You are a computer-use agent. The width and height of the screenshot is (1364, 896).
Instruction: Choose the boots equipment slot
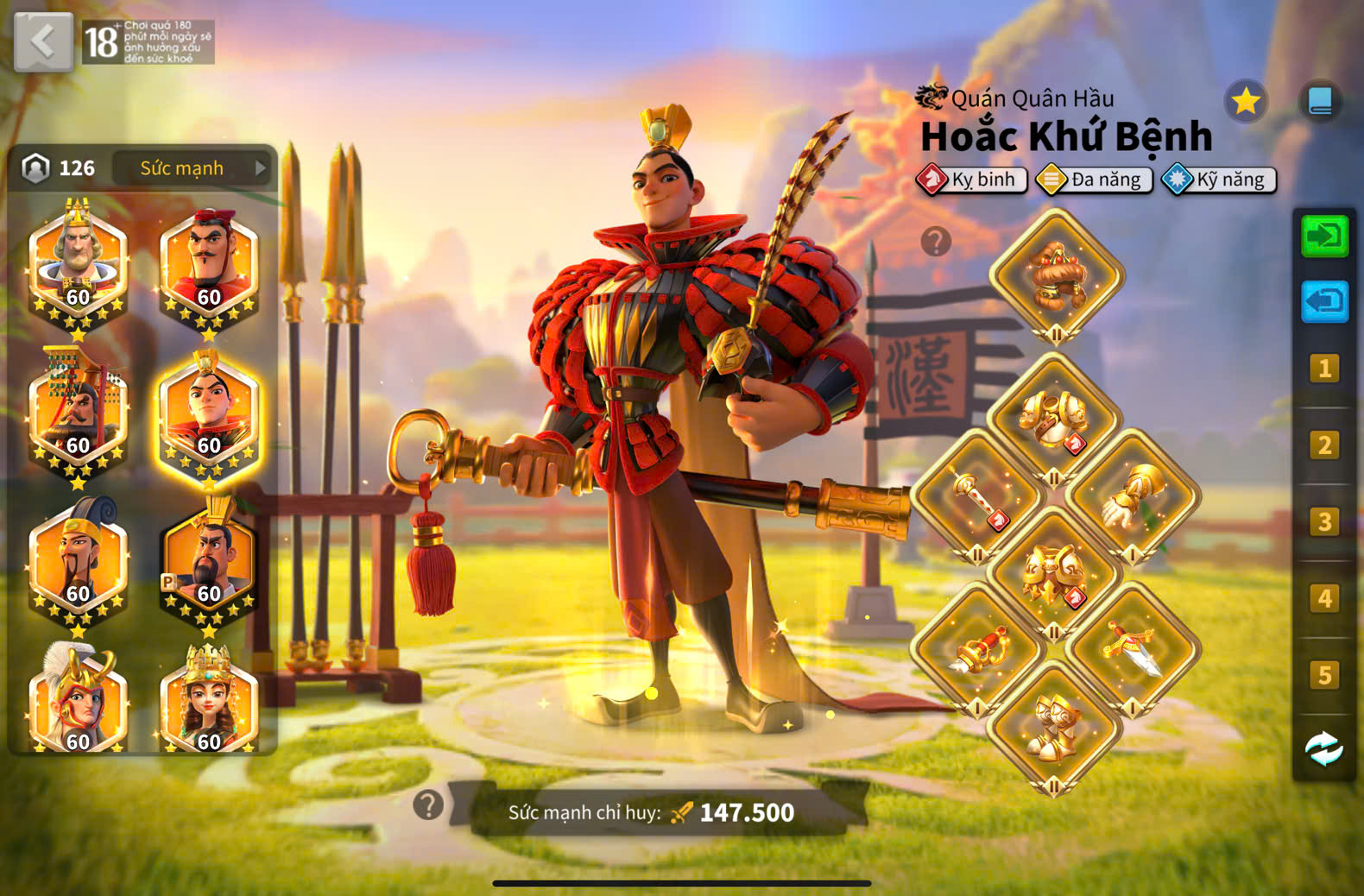point(1054,729)
